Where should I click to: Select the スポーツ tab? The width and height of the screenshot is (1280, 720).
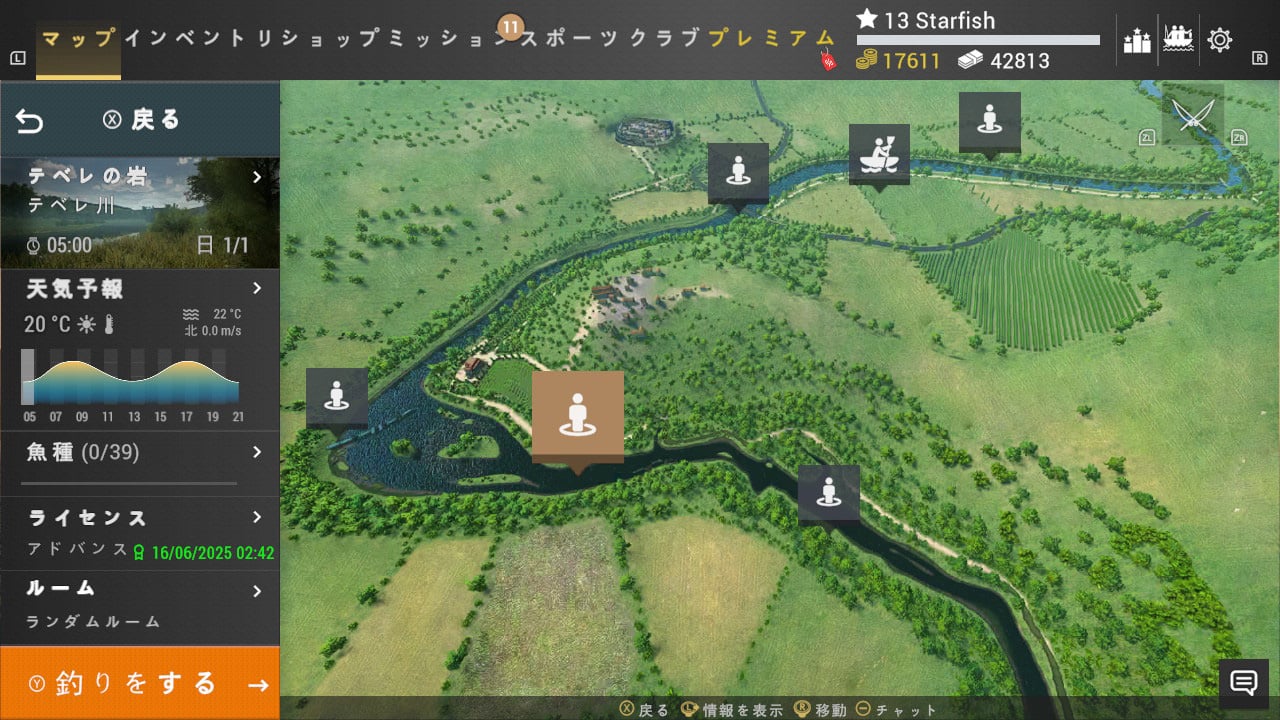[570, 39]
